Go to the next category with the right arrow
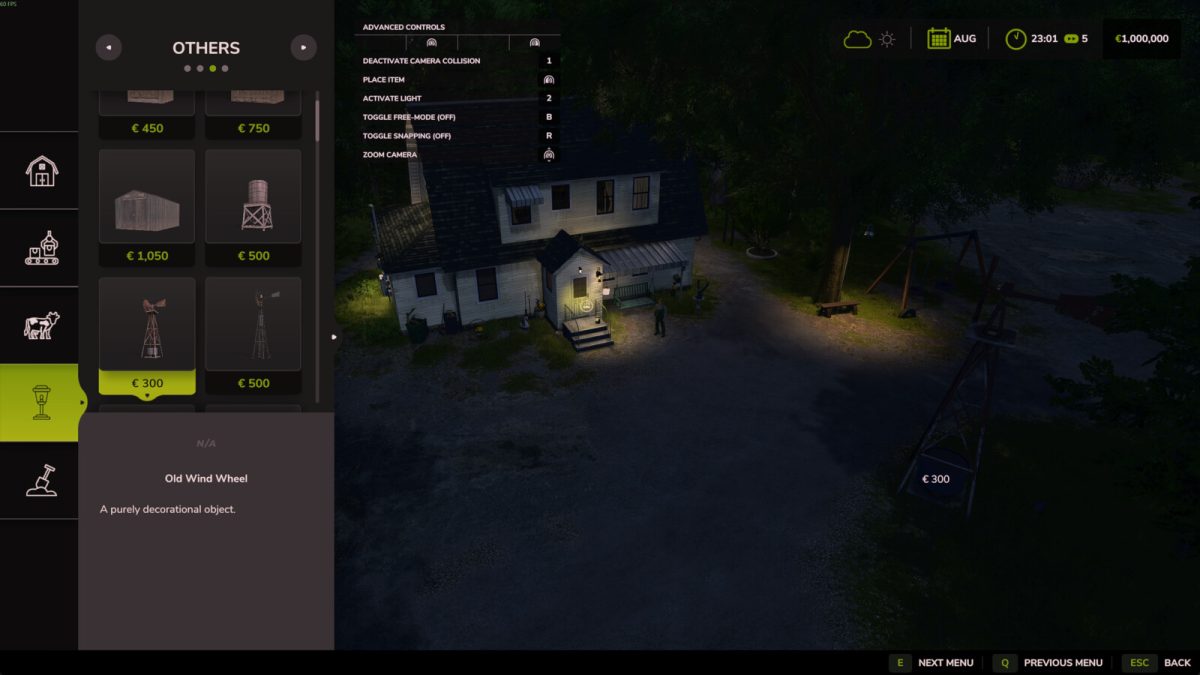The image size is (1200, 675). click(x=303, y=47)
